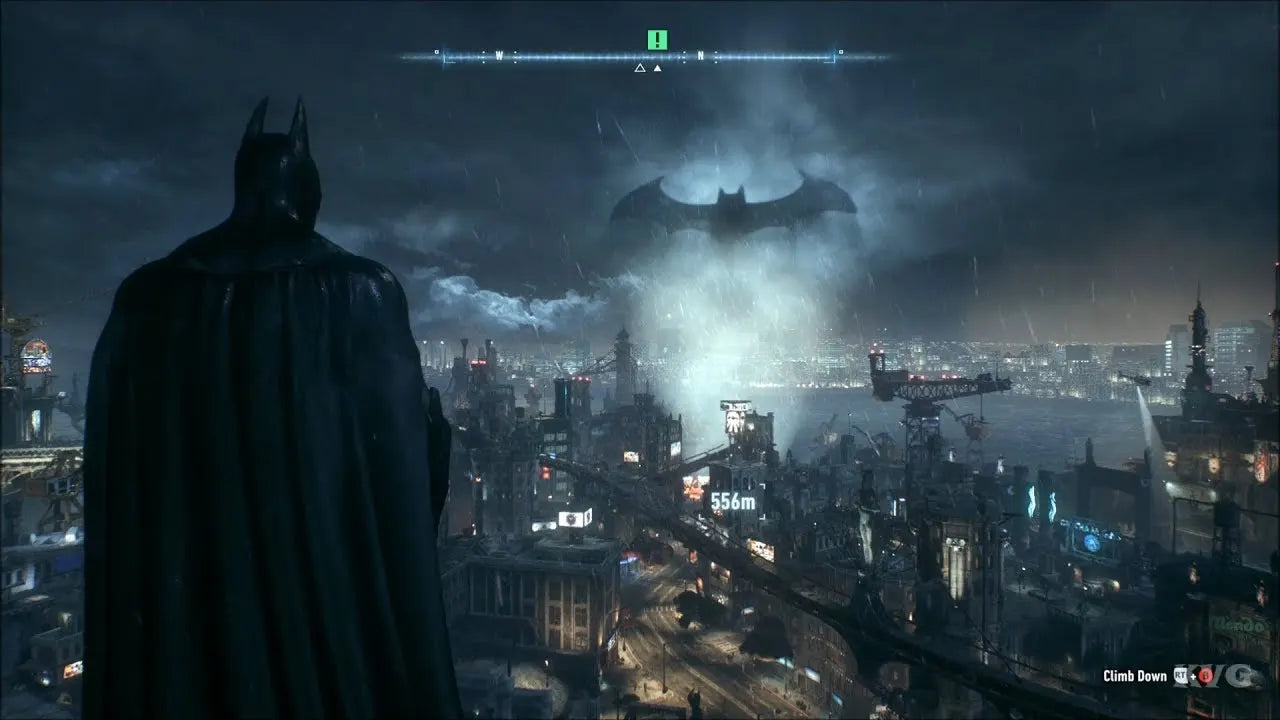Select the RT trigger button icon
Screen dimensions: 1280x720
(1180, 675)
